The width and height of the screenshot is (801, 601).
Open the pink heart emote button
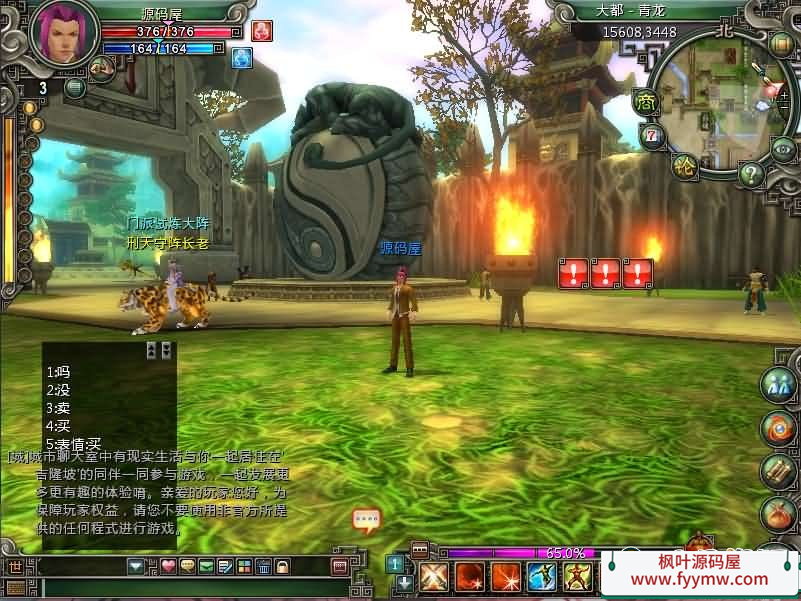pyautogui.click(x=168, y=567)
